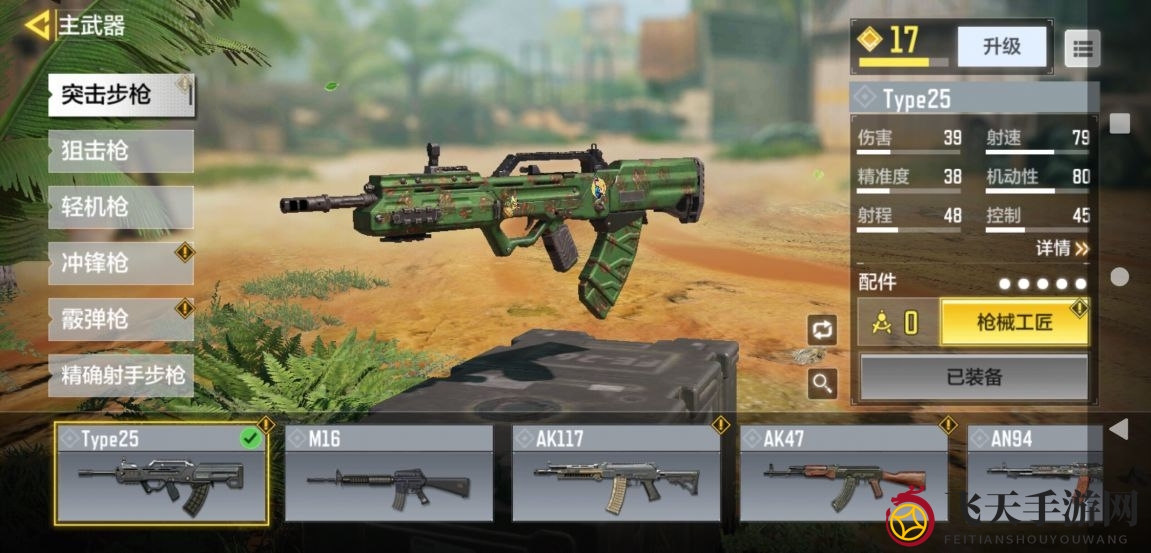Open the 枪械工匠 gunsmith
Screen dimensions: 1151x553
(1014, 322)
